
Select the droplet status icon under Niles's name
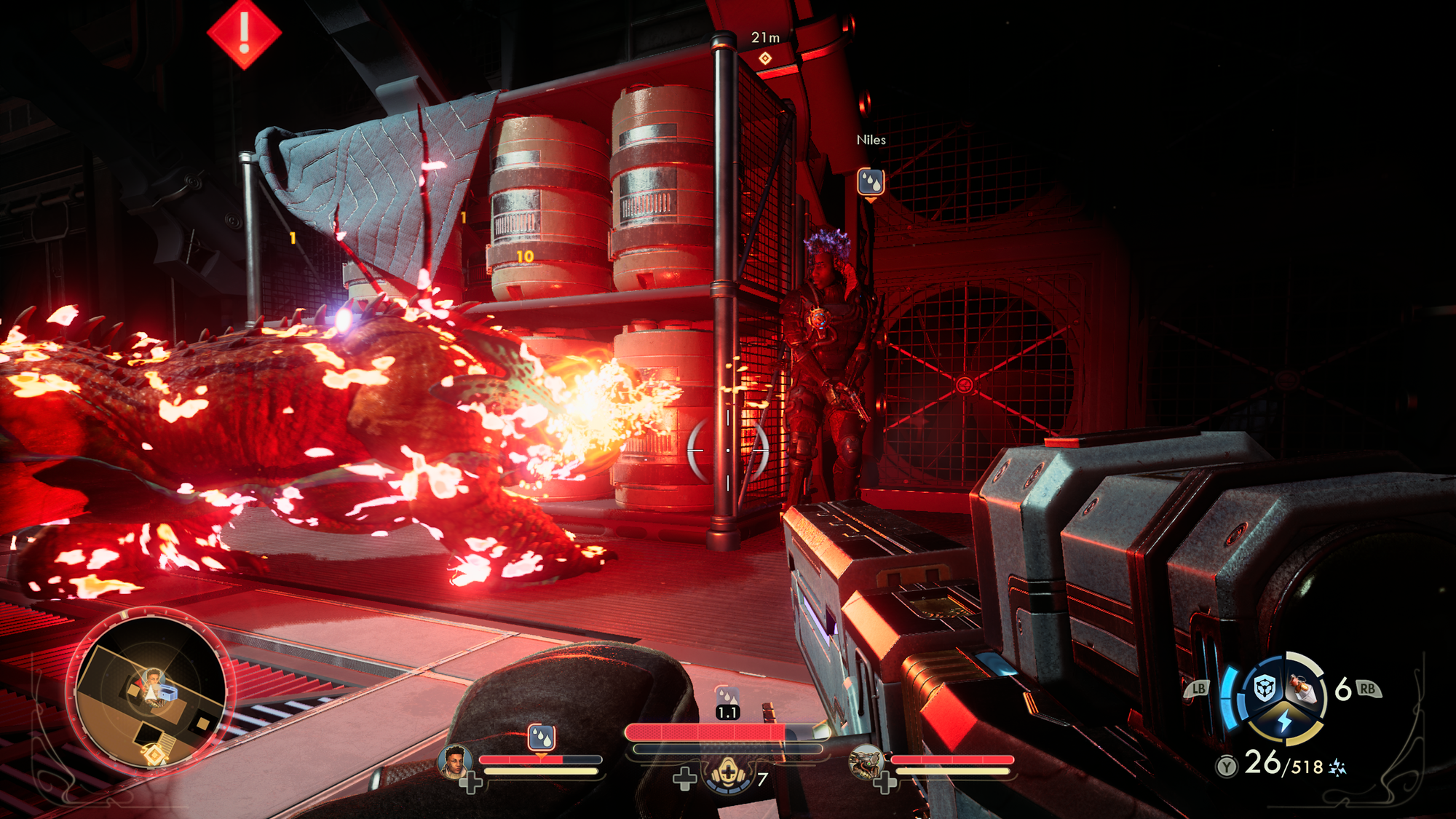point(871,181)
